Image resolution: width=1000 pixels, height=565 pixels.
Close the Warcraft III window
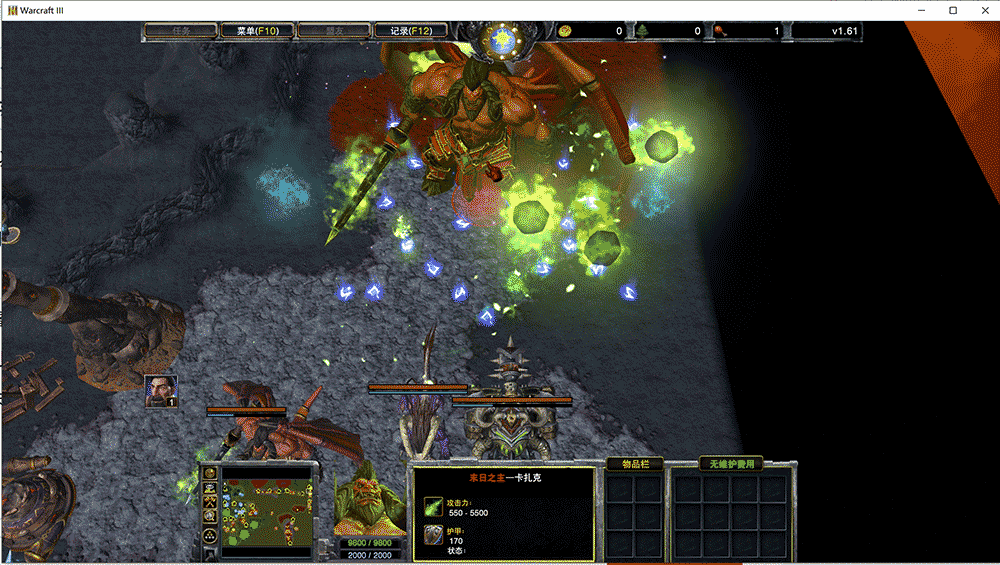tap(981, 10)
